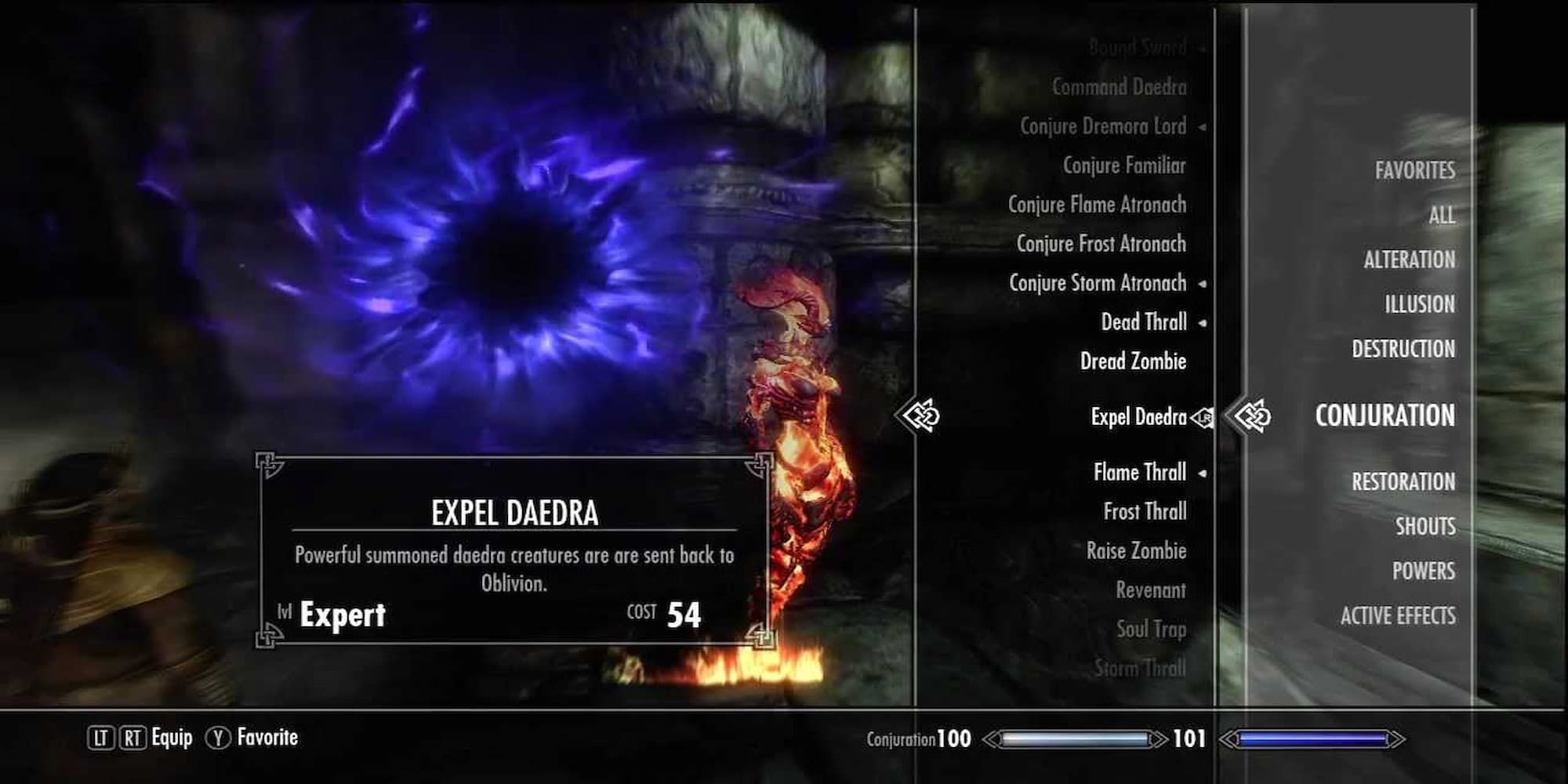Toggle Expel Daedra as a Favorite

pos(1137,418)
